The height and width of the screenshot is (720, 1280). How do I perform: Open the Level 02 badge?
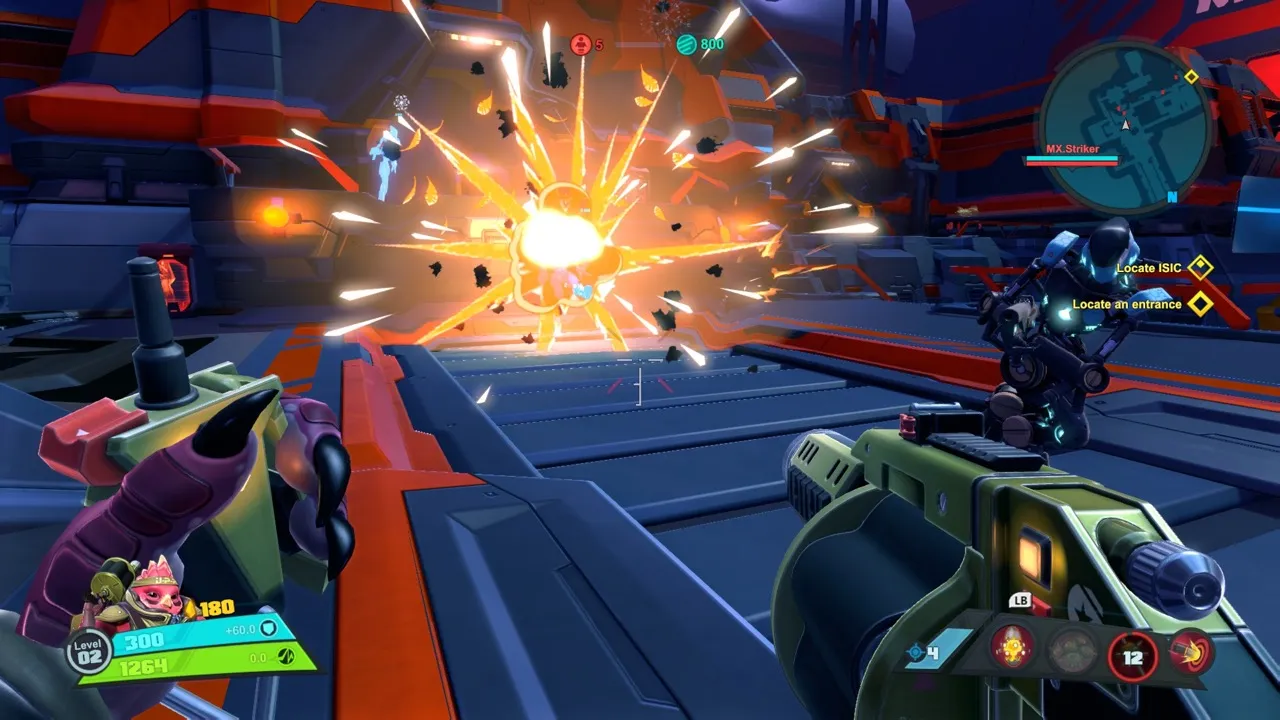point(89,652)
